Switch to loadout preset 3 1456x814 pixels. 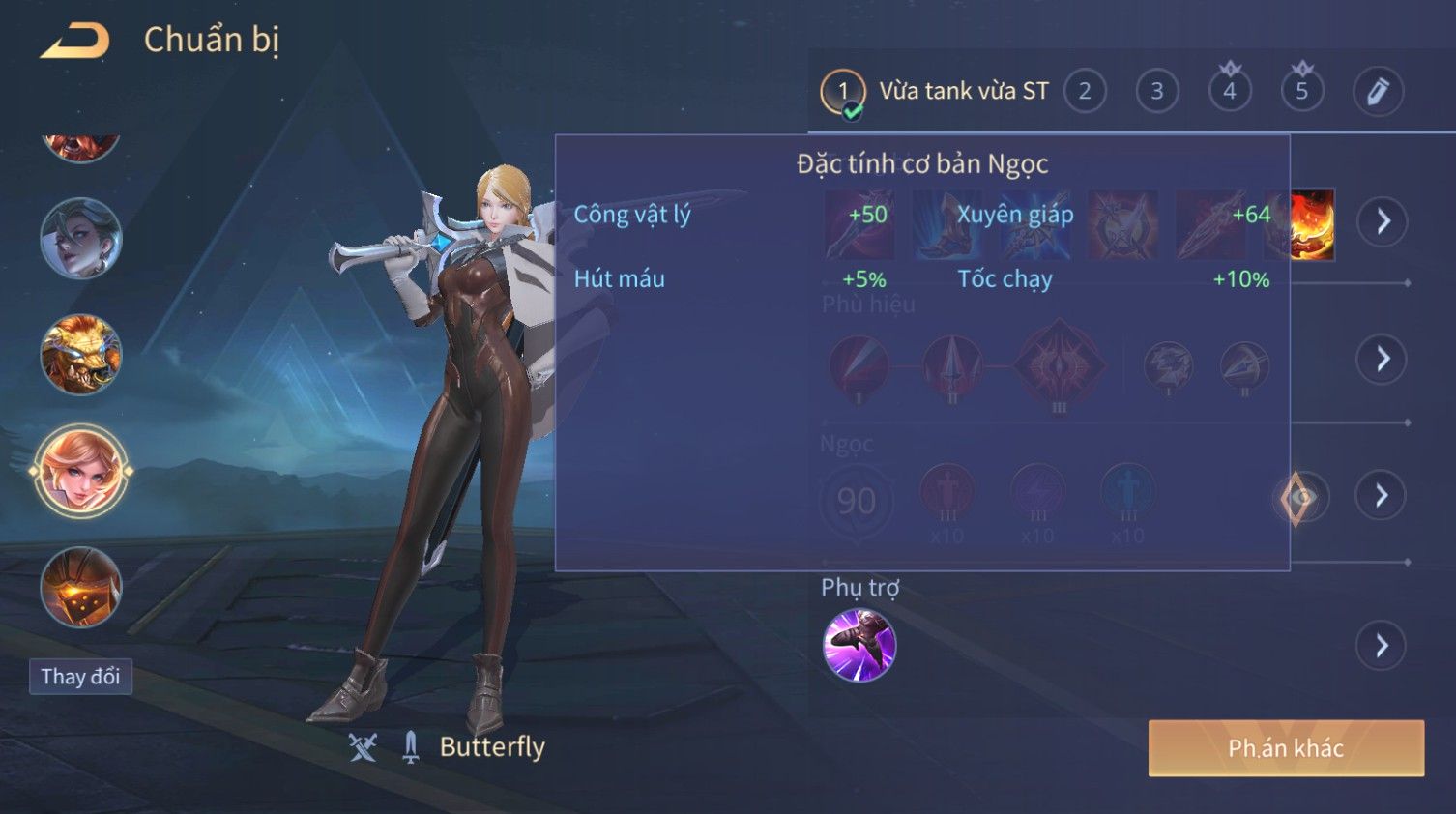tap(1157, 92)
